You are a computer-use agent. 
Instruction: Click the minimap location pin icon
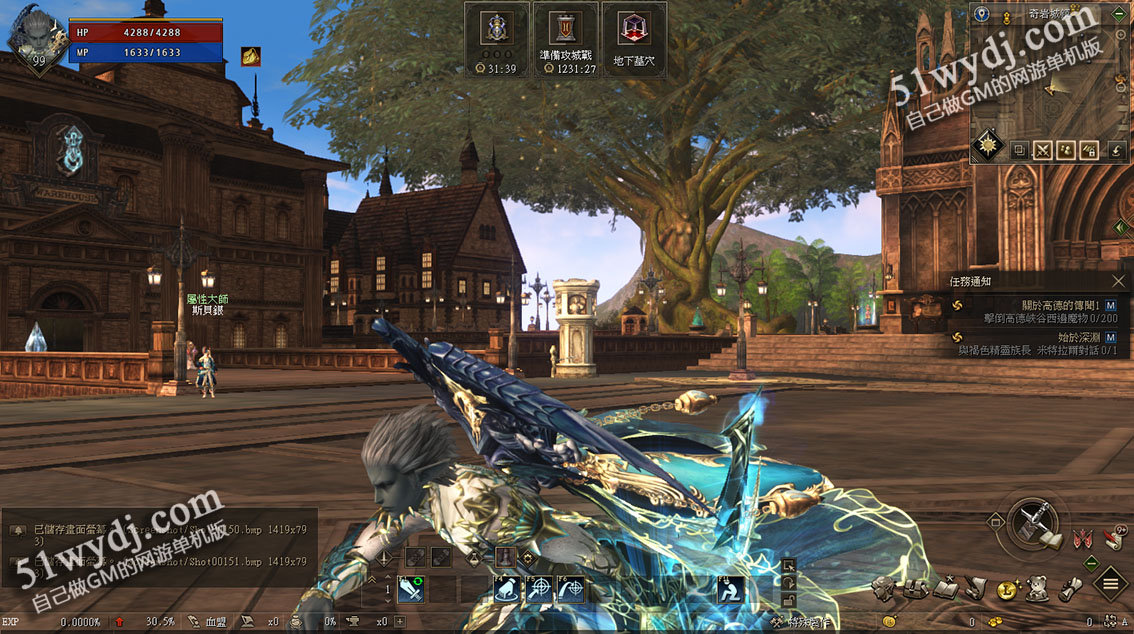pos(982,14)
